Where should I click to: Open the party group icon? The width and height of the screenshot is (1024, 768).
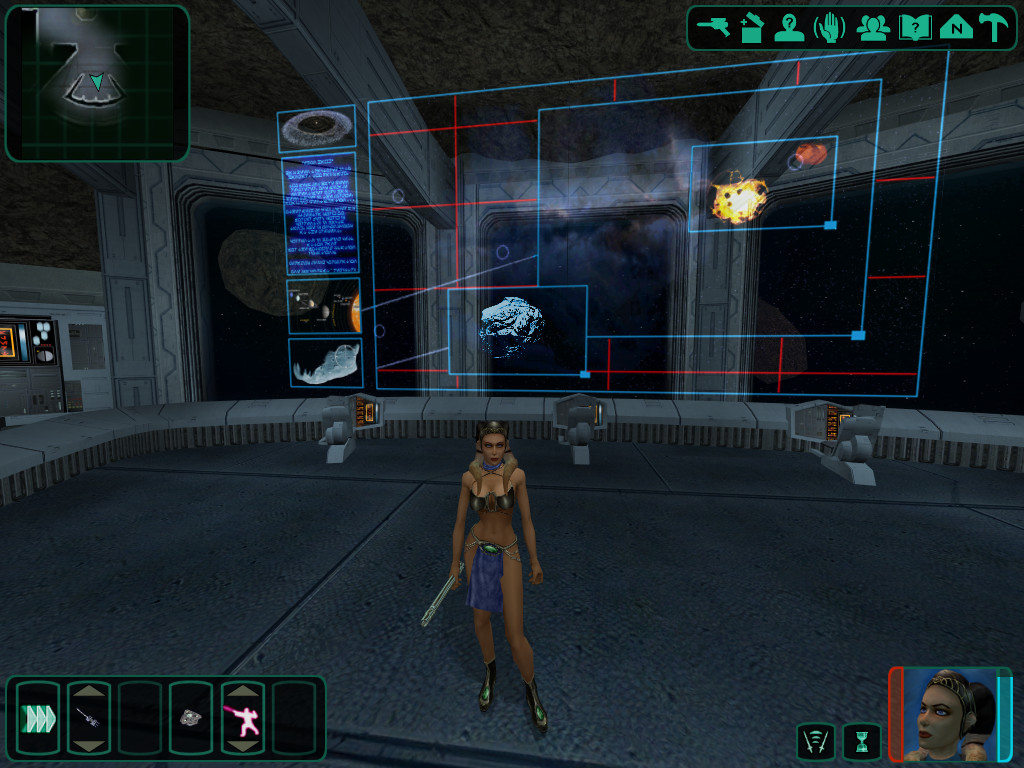tap(873, 28)
